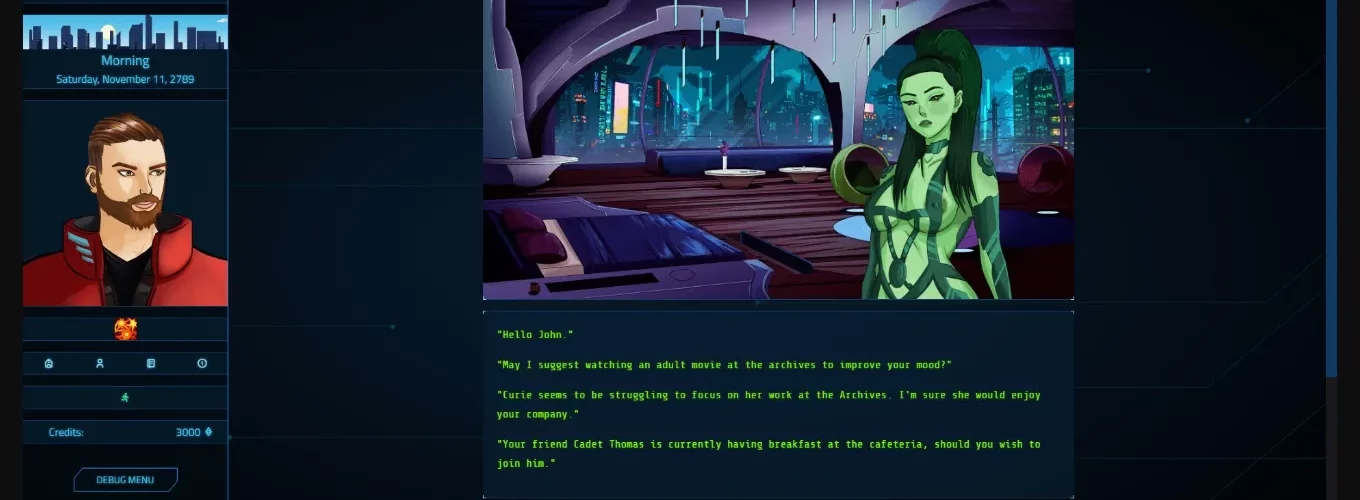Open the Debug Menu

tap(125, 480)
